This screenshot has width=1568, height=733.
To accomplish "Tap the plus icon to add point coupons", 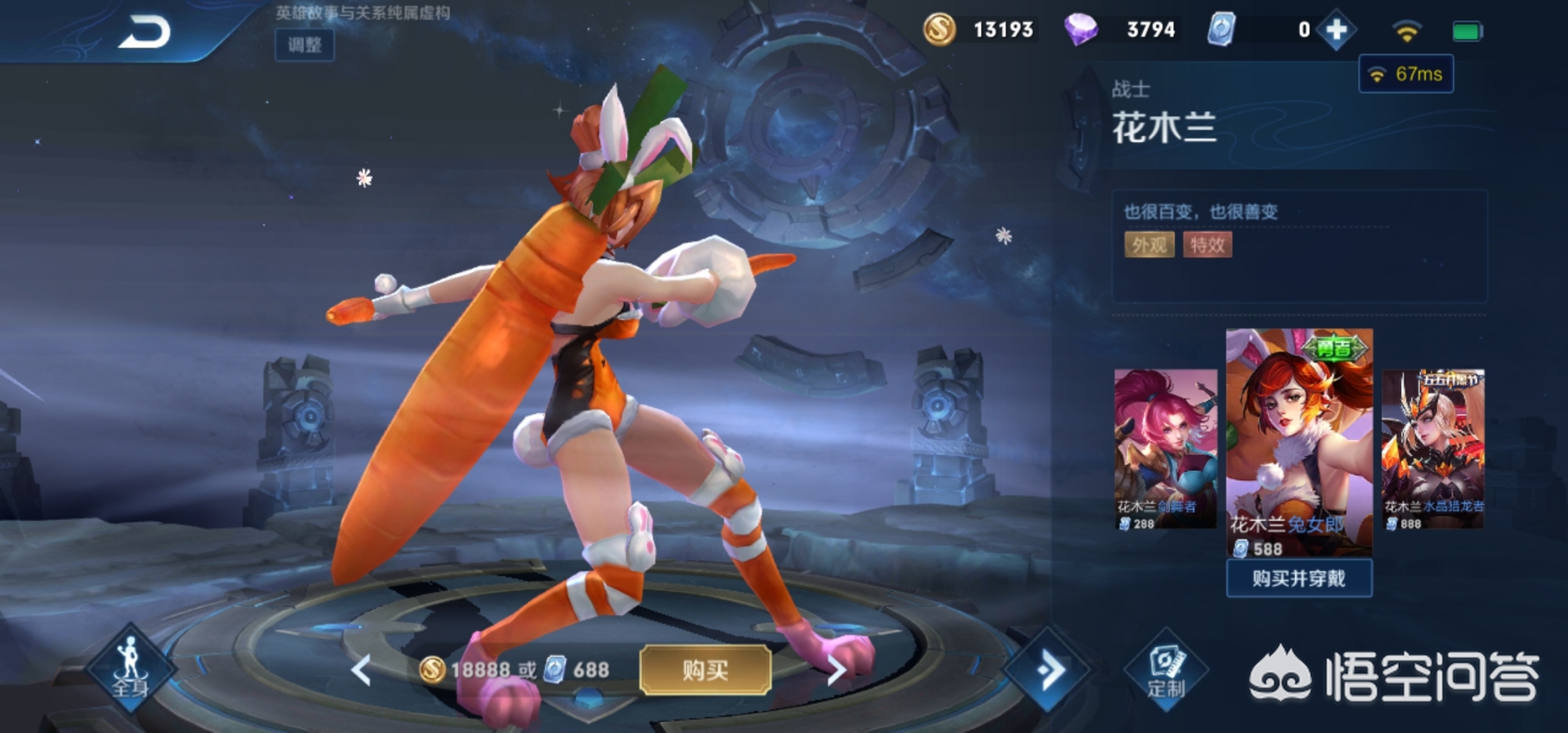I will pos(1334,30).
